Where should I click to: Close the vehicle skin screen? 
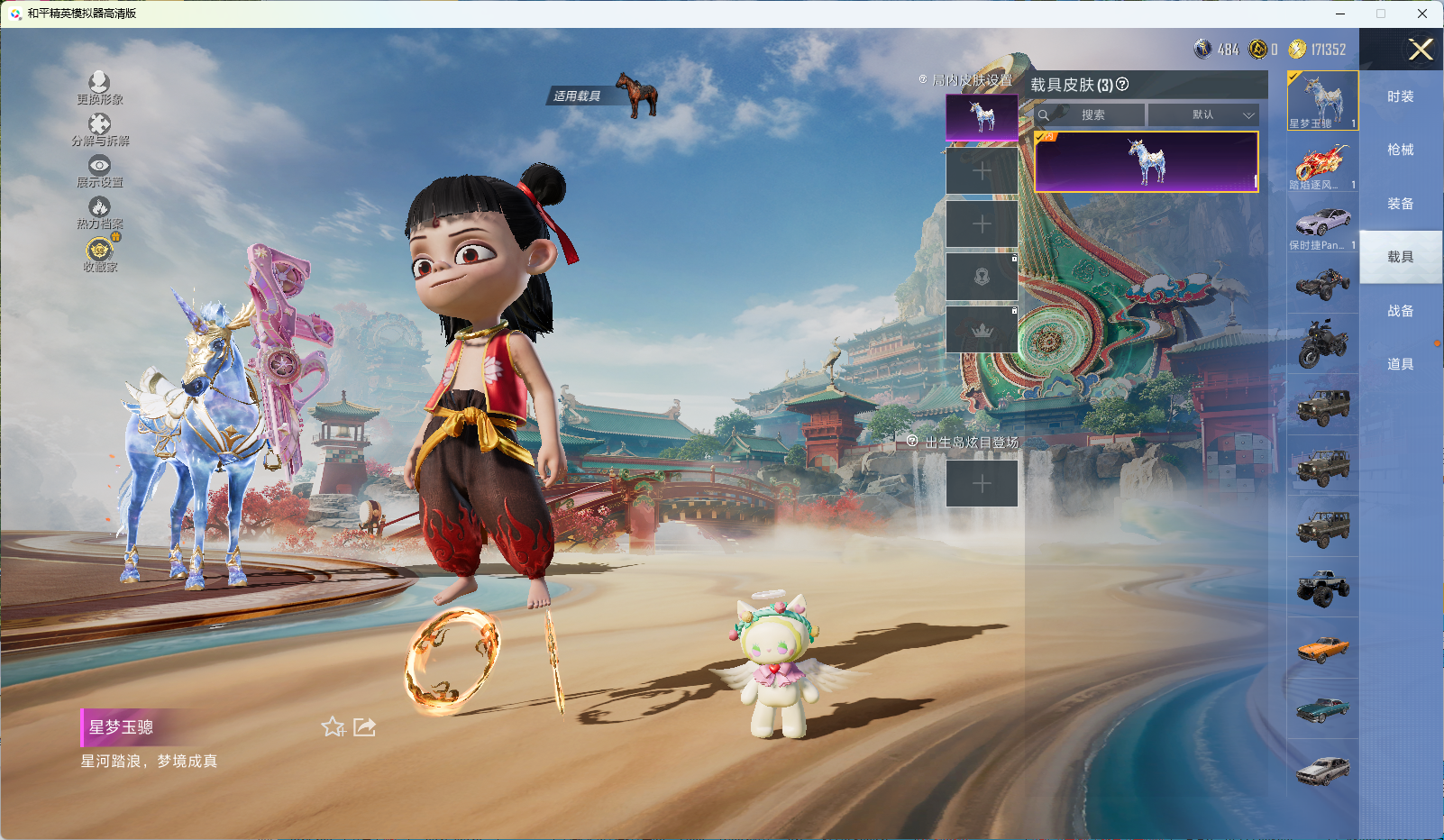[x=1421, y=50]
